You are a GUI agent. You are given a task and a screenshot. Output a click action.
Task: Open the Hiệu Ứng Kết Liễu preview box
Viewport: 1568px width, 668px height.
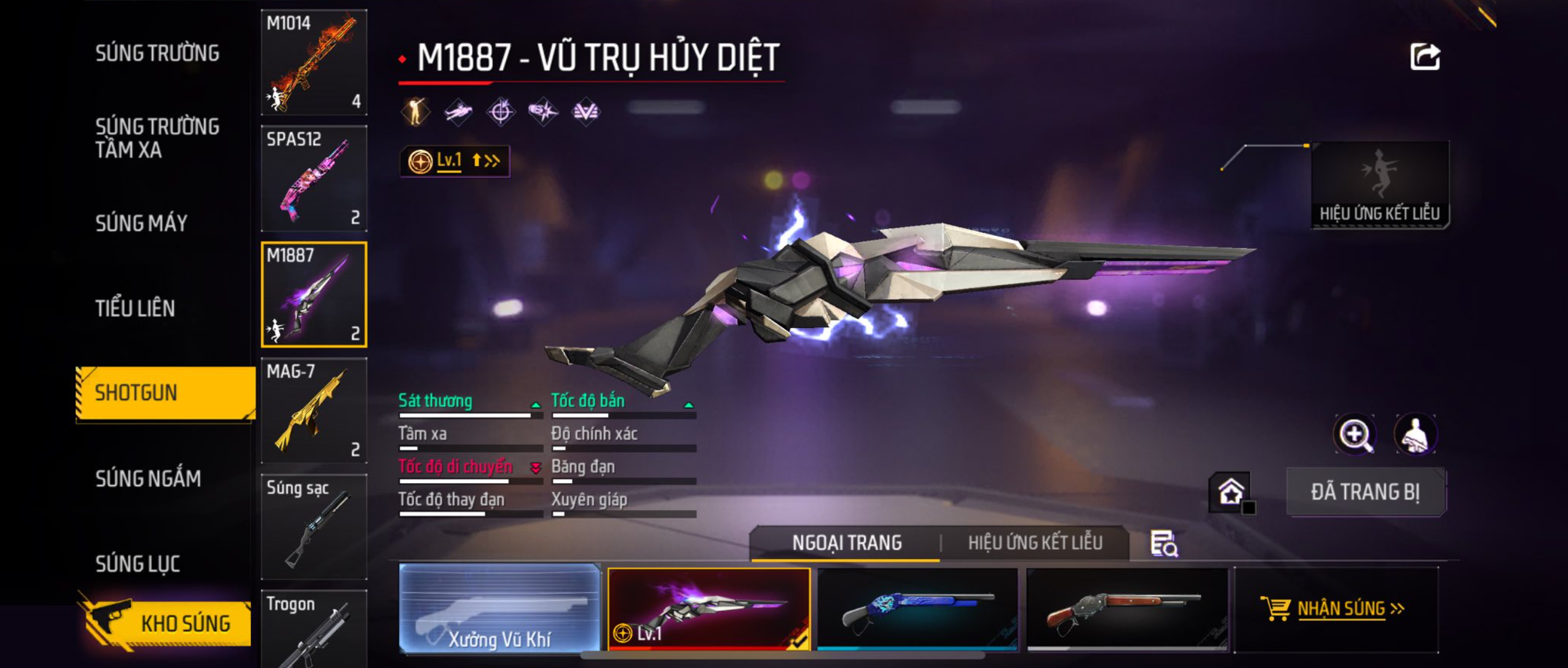[1379, 185]
